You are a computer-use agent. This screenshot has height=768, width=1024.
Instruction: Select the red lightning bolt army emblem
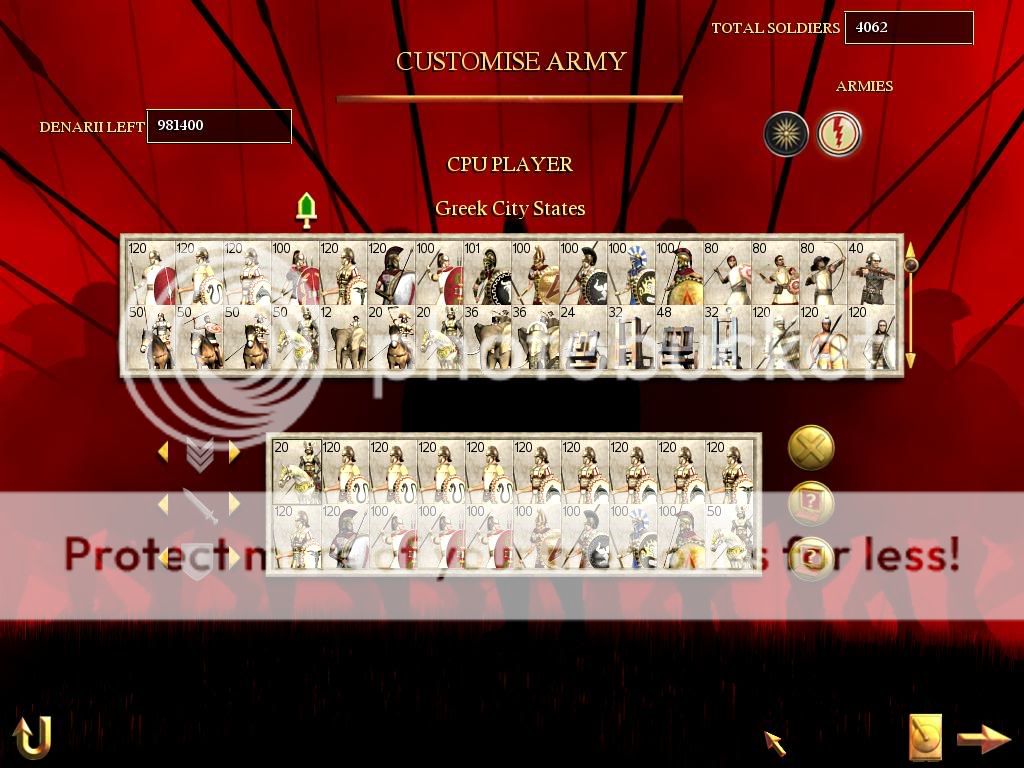tap(838, 134)
